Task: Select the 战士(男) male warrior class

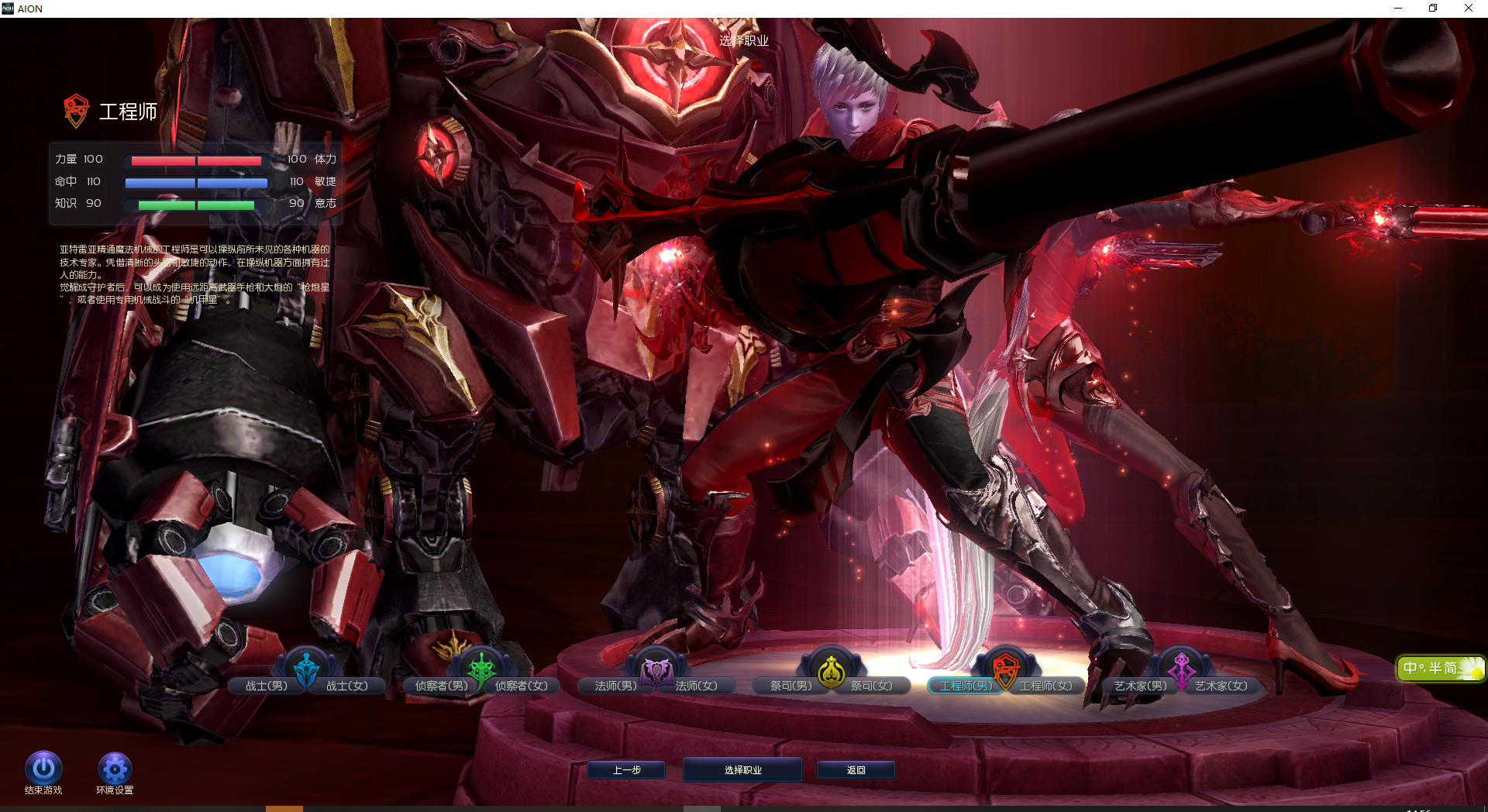Action: point(266,686)
